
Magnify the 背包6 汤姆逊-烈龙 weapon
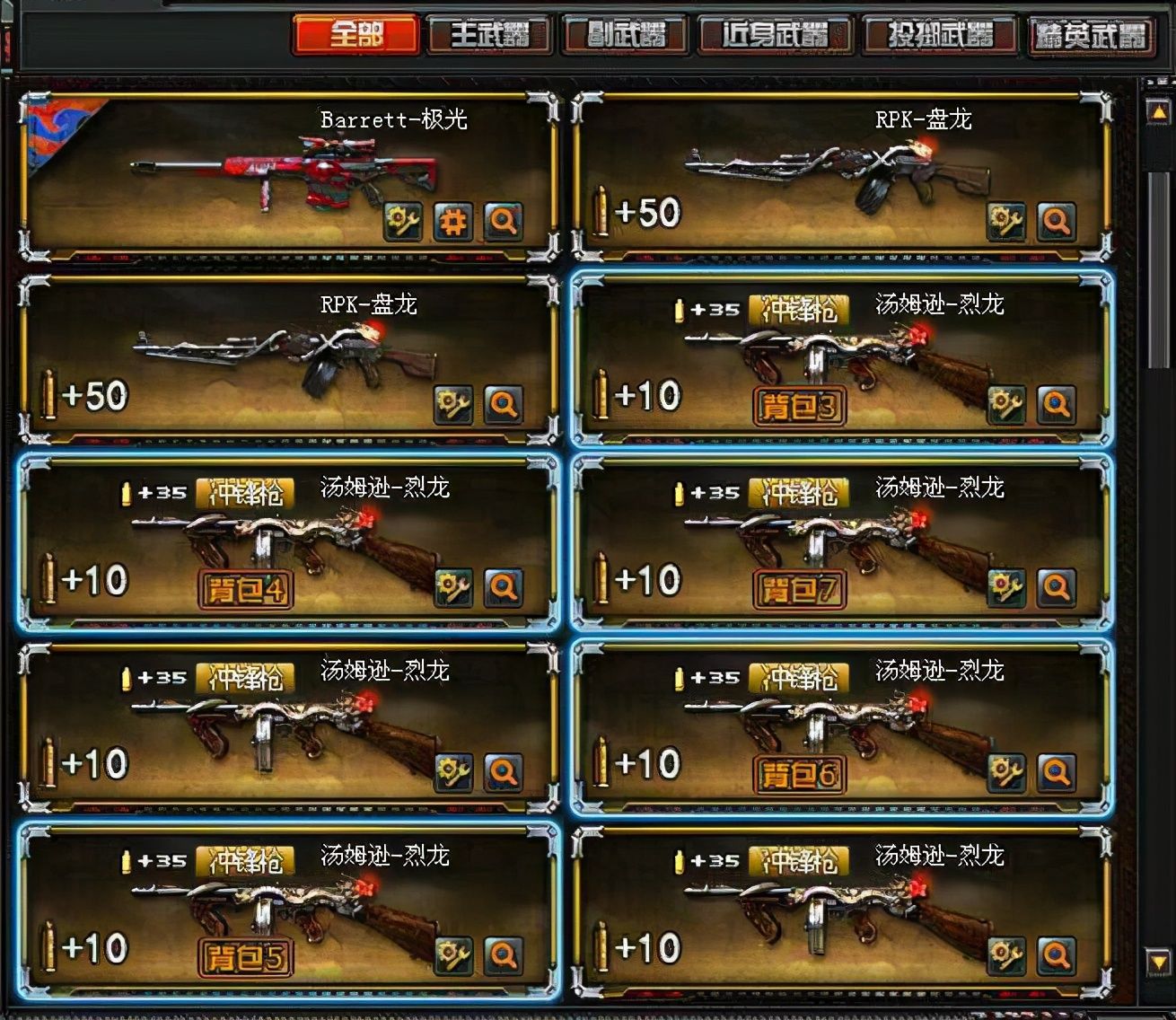click(x=1057, y=772)
